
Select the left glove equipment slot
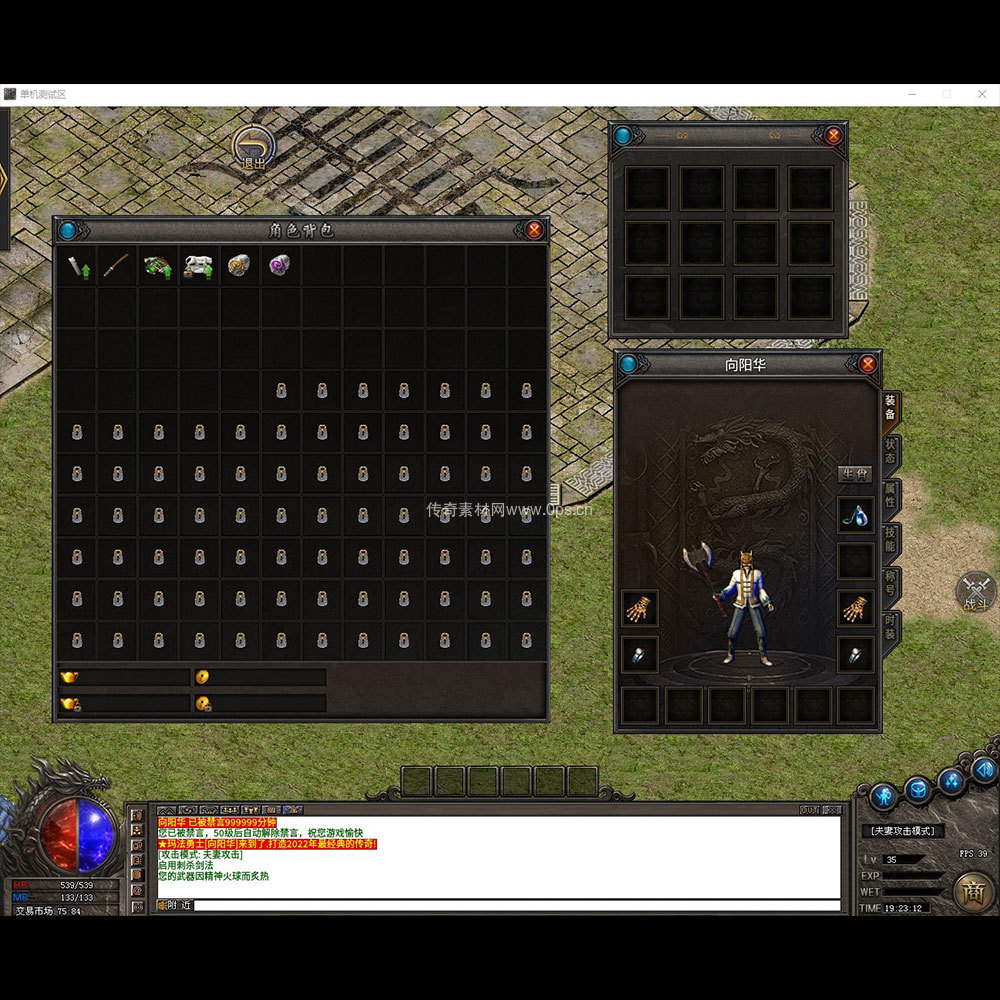click(639, 608)
